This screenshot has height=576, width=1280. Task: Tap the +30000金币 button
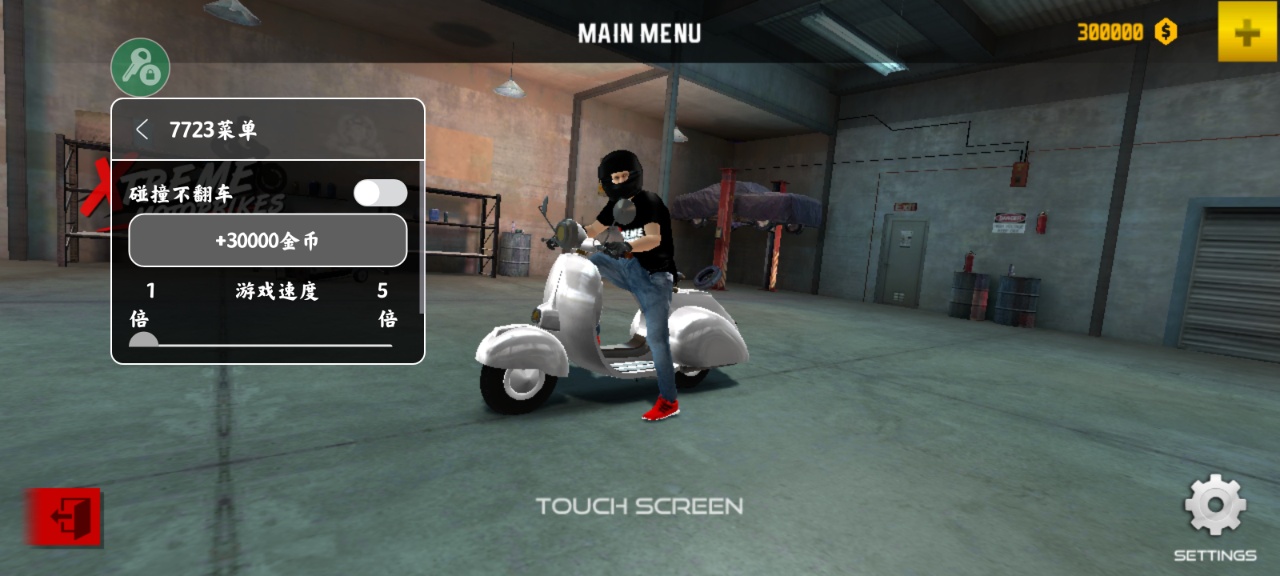[x=267, y=241]
